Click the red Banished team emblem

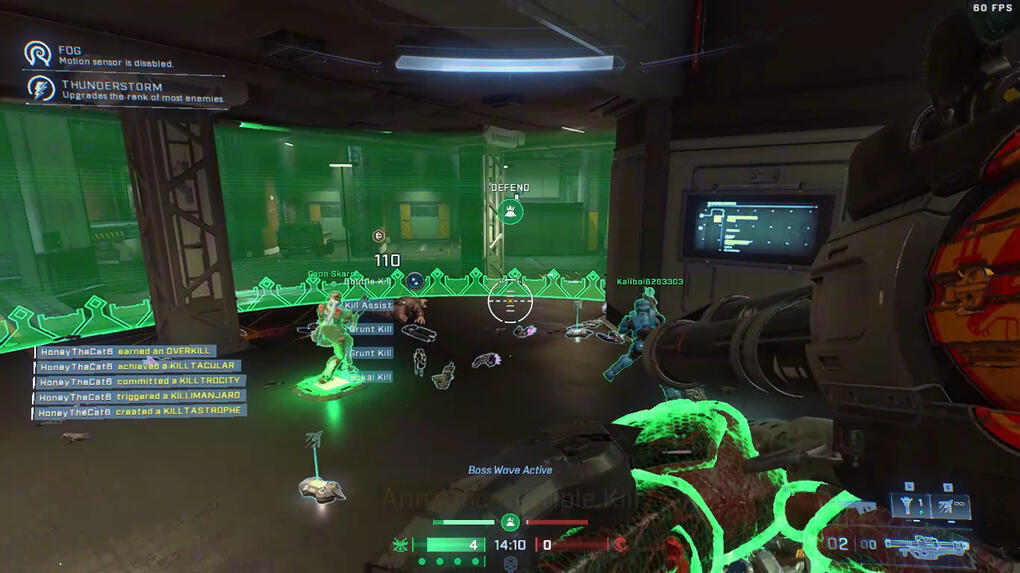tap(620, 545)
